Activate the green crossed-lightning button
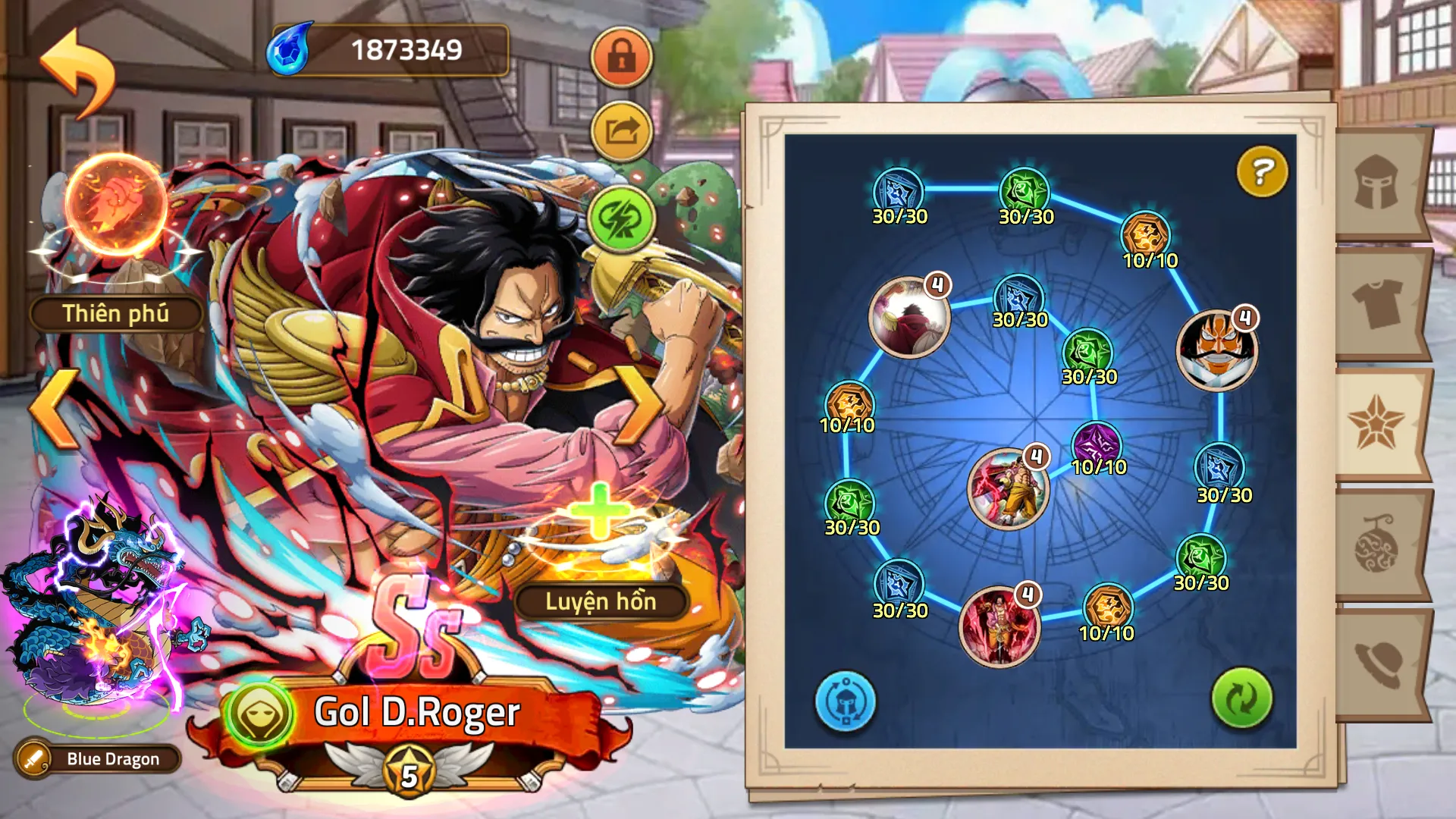 [621, 219]
